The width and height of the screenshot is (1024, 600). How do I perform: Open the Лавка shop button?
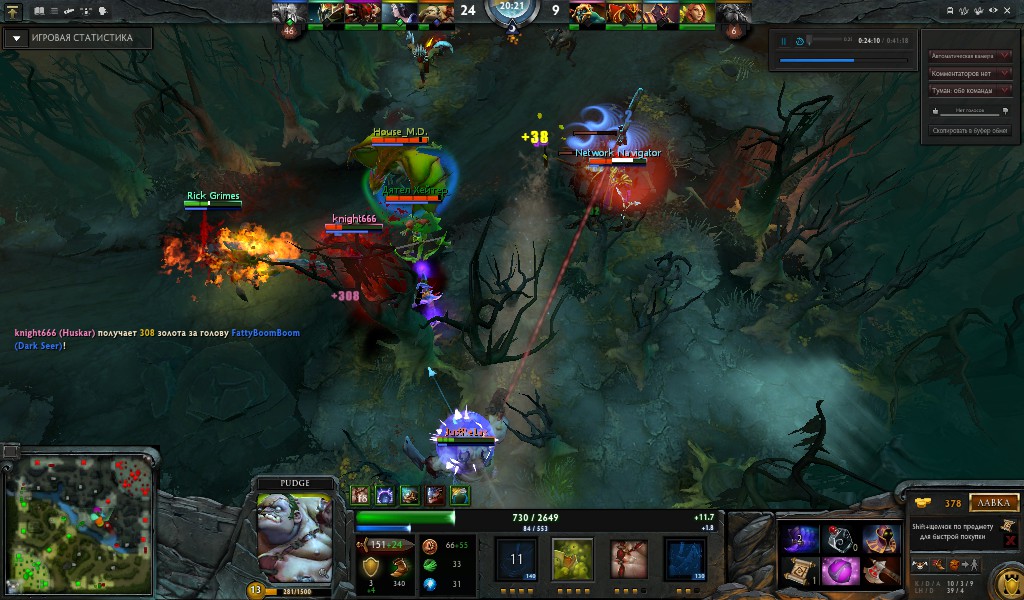tap(992, 503)
